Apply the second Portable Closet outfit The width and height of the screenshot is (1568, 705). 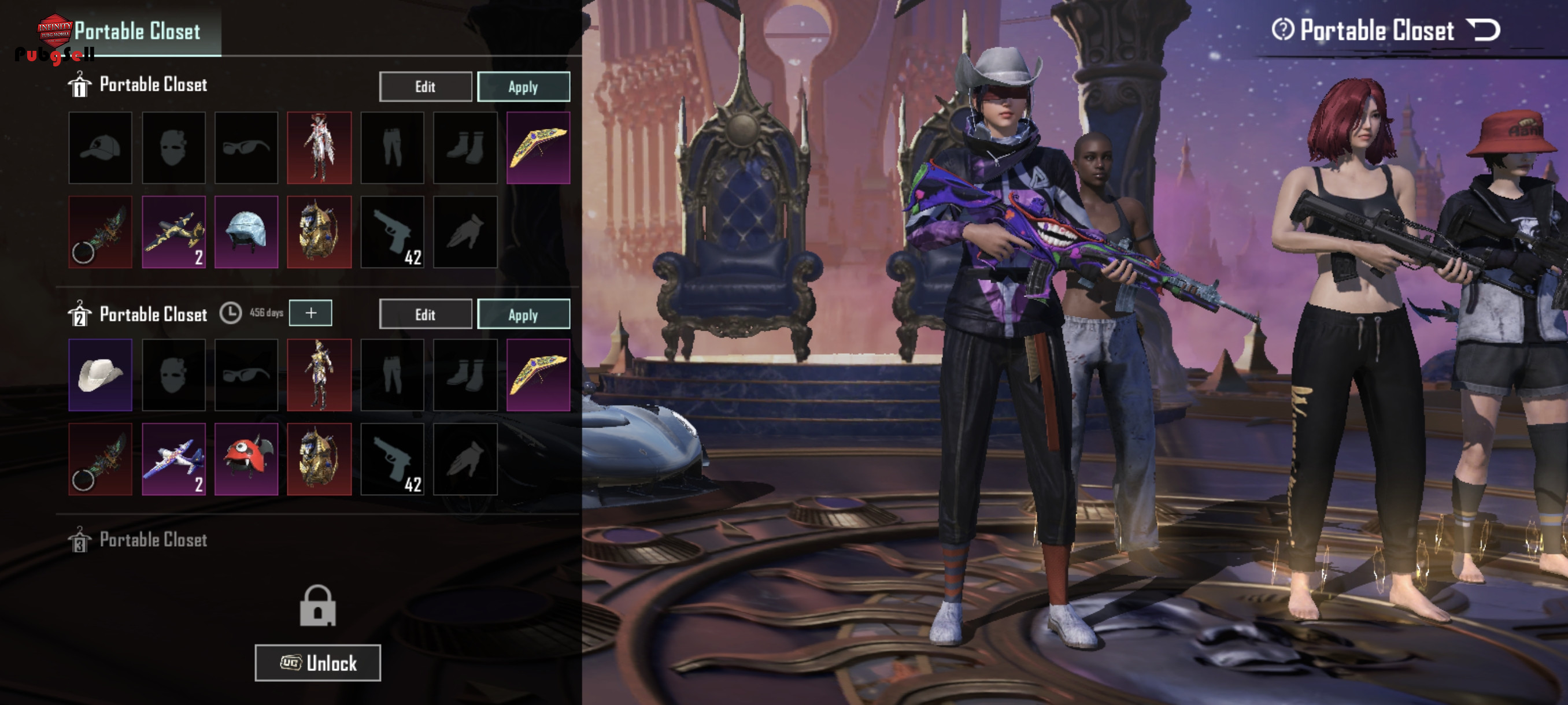(x=523, y=314)
